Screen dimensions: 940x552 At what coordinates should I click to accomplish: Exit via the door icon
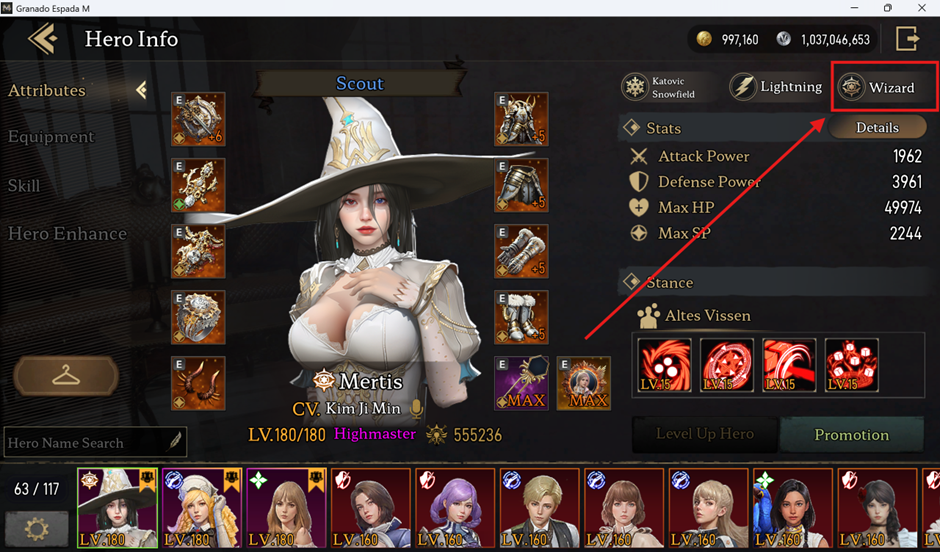coord(907,39)
